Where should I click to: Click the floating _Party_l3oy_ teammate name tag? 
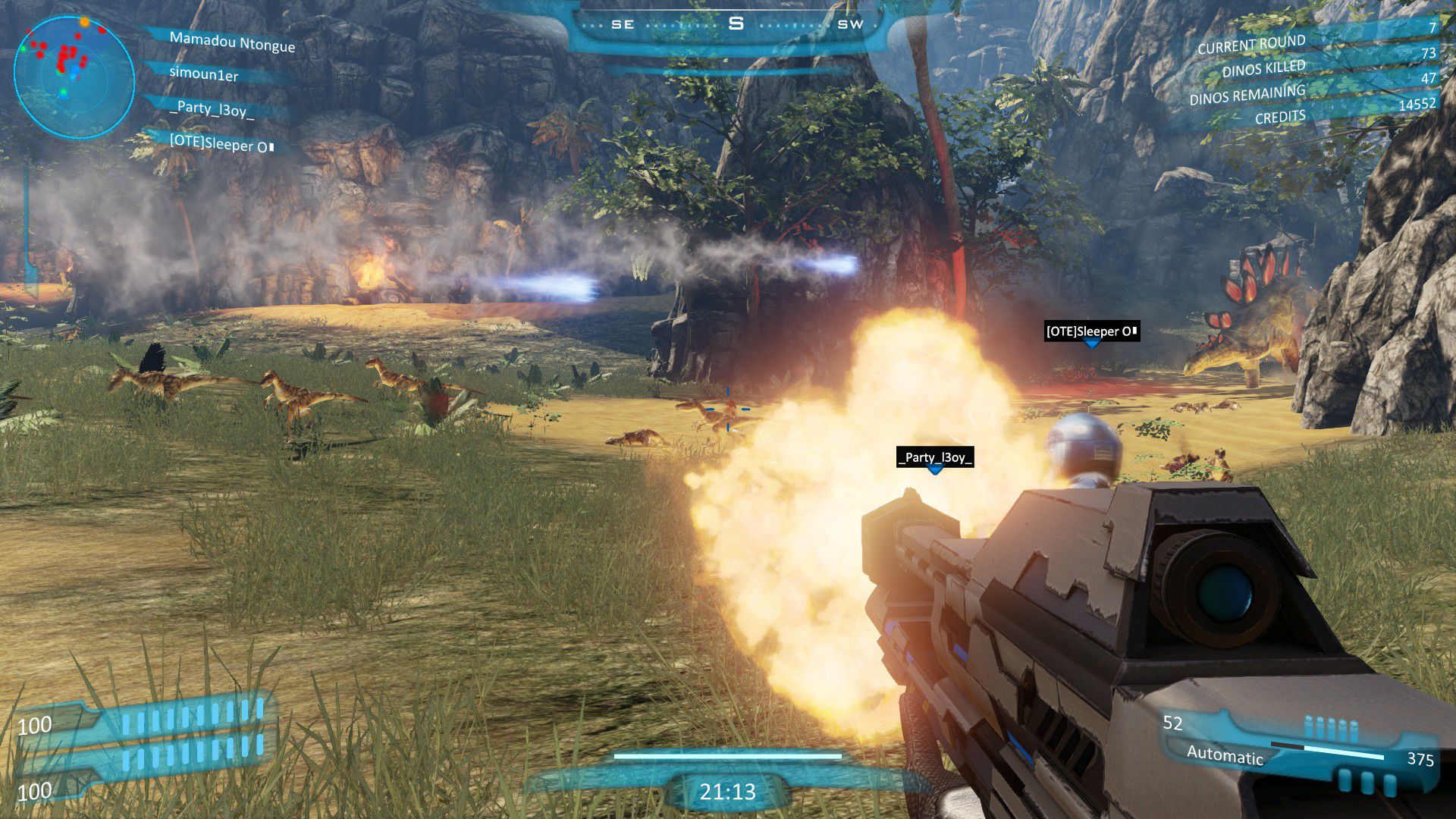[934, 457]
